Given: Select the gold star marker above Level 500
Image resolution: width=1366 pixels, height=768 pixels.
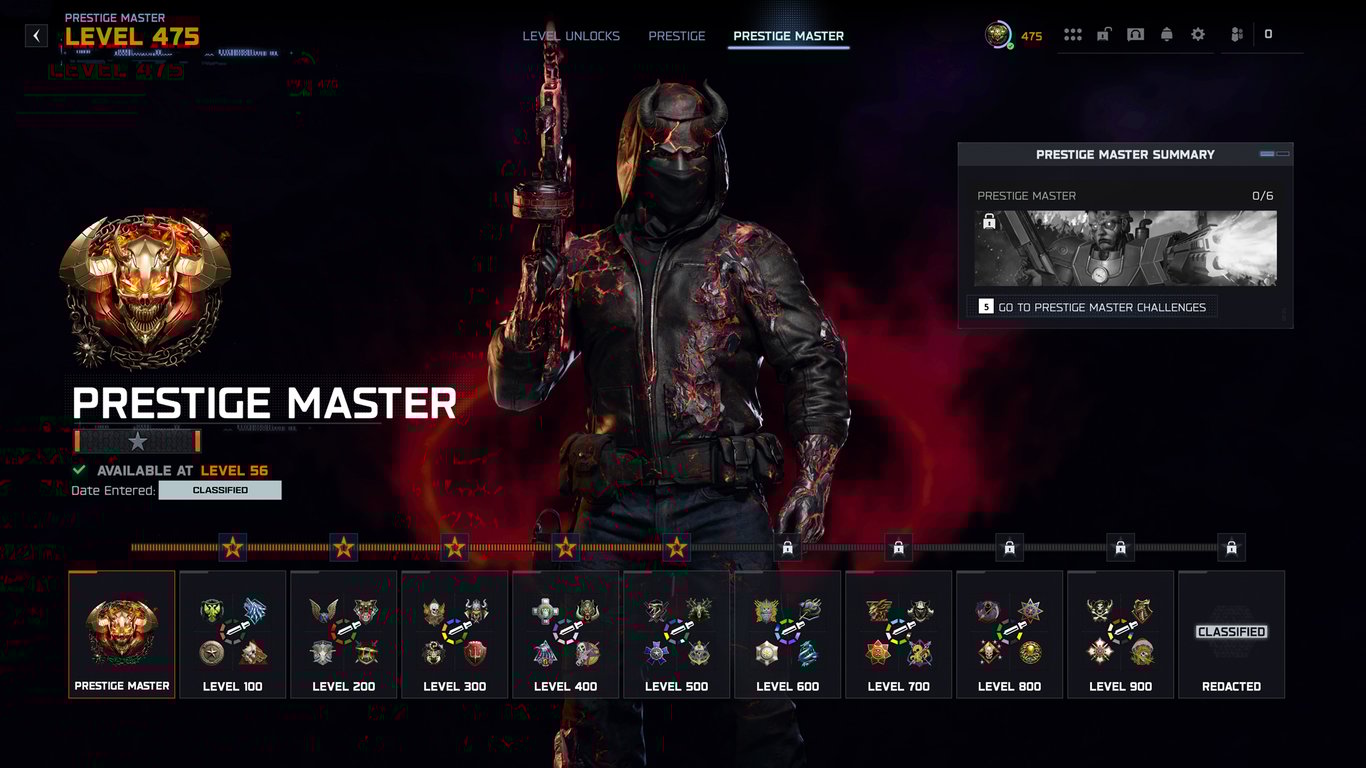Looking at the screenshot, I should click(676, 547).
